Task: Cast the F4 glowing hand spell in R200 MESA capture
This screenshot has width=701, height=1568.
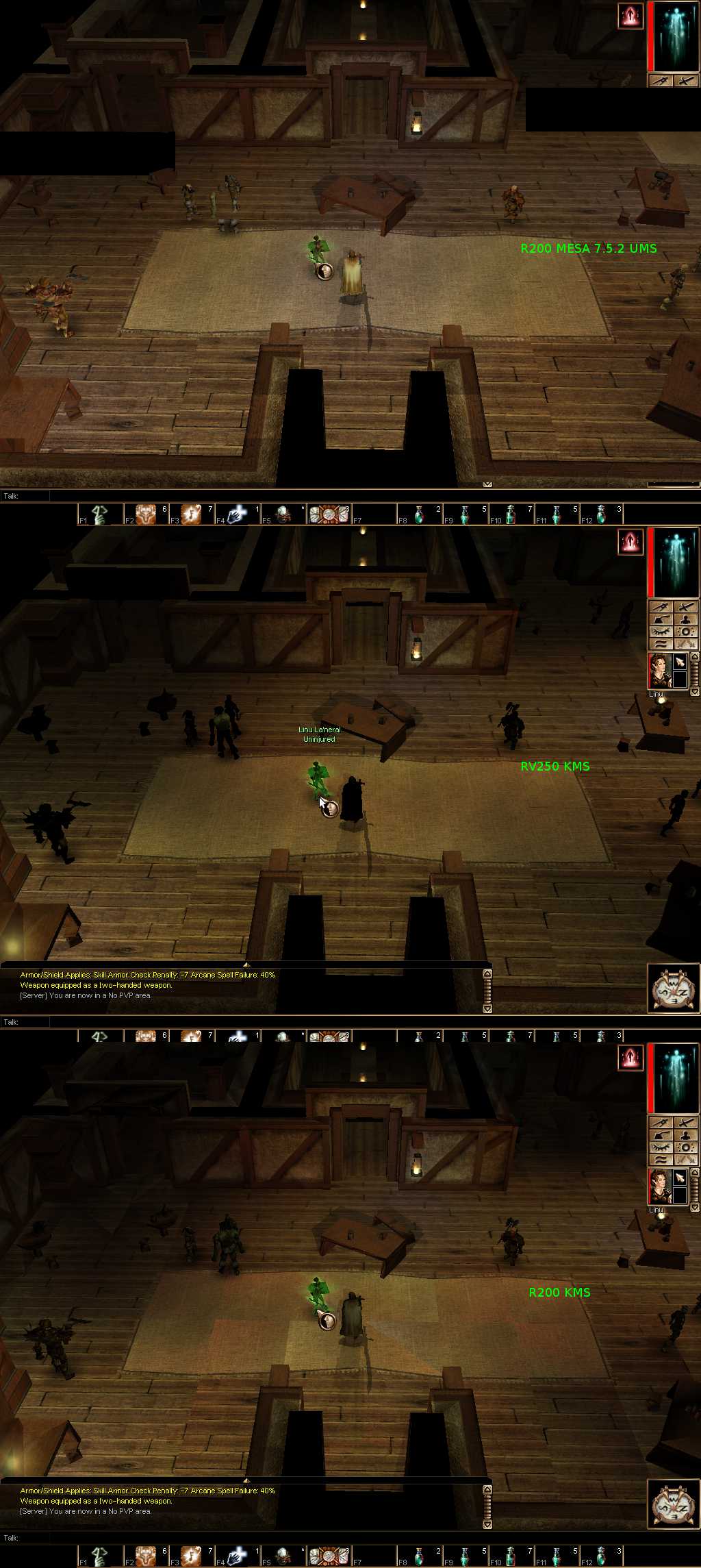Action: point(237,514)
